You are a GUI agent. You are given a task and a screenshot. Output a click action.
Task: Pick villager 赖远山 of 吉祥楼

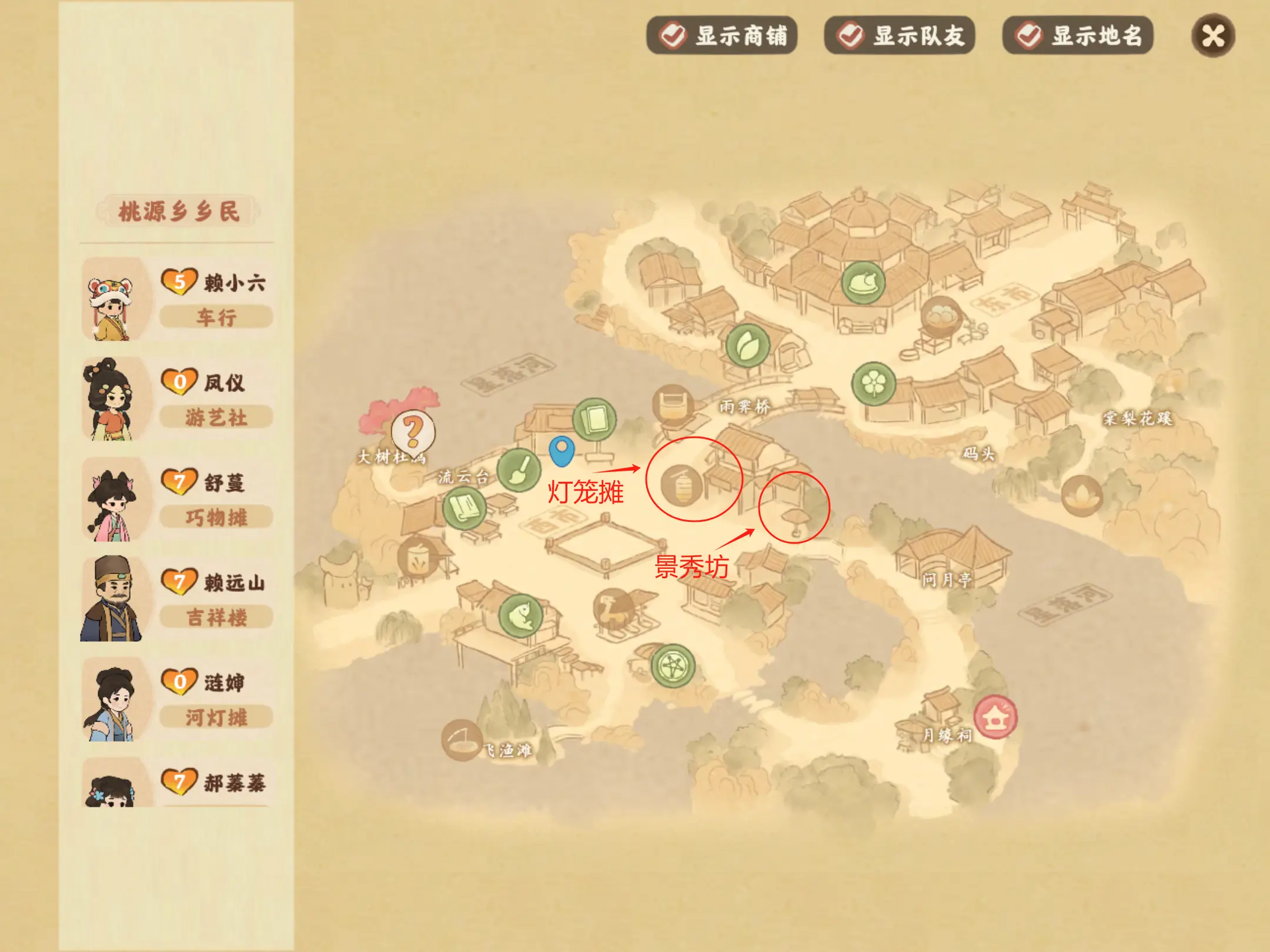pyautogui.click(x=178, y=599)
